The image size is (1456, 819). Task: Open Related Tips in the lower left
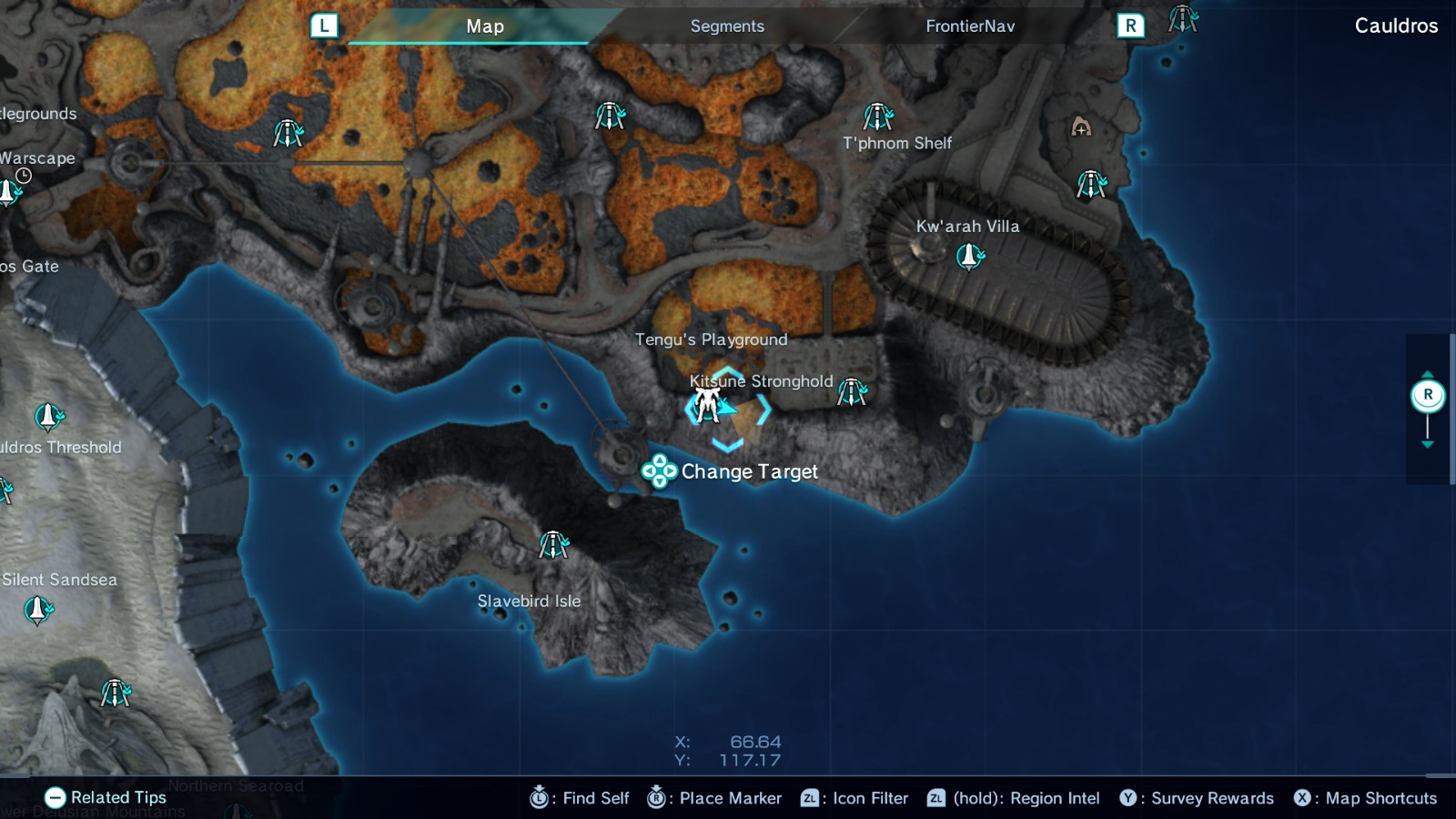coord(109,796)
